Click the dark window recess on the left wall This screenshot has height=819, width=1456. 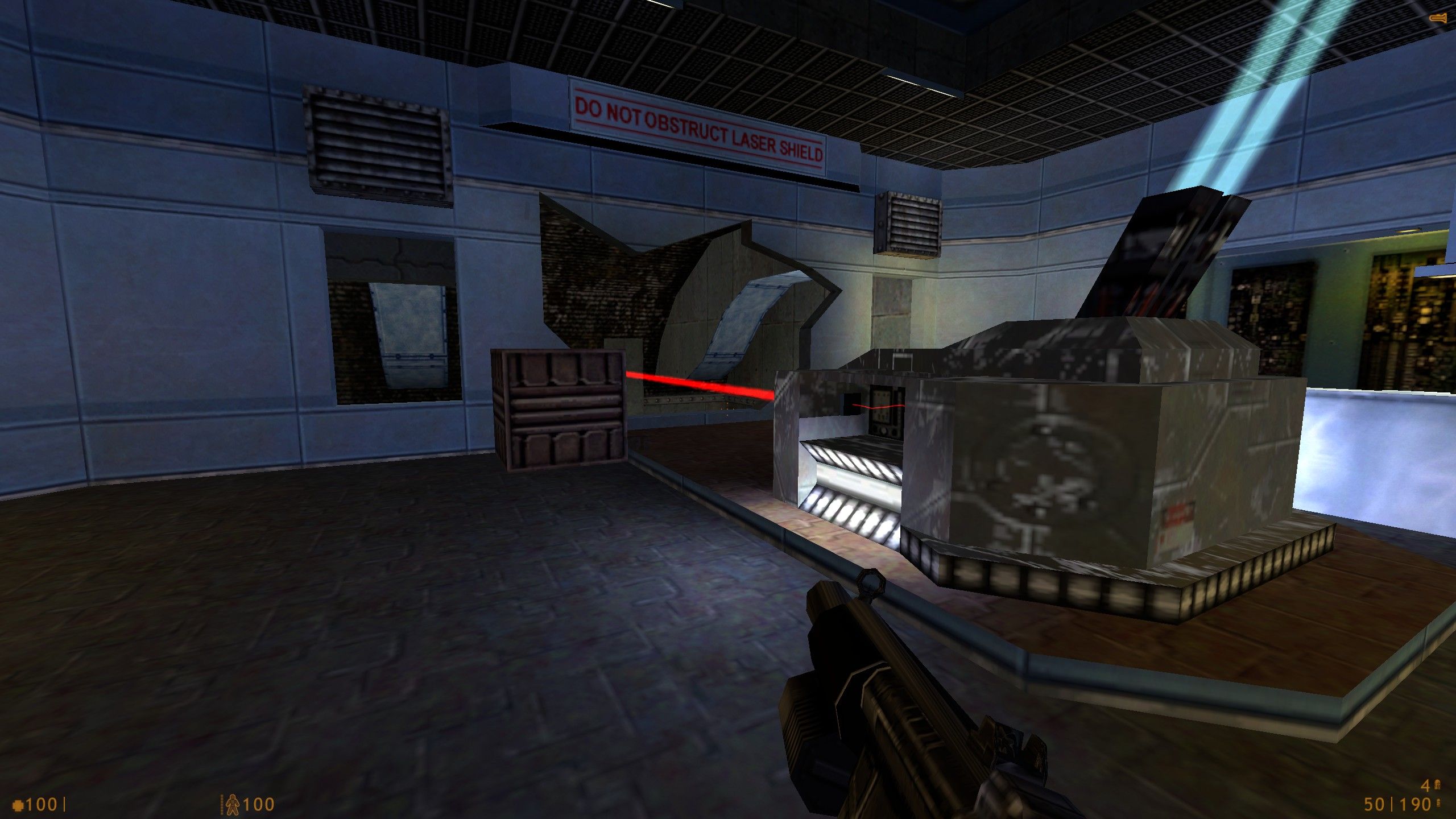(x=387, y=324)
